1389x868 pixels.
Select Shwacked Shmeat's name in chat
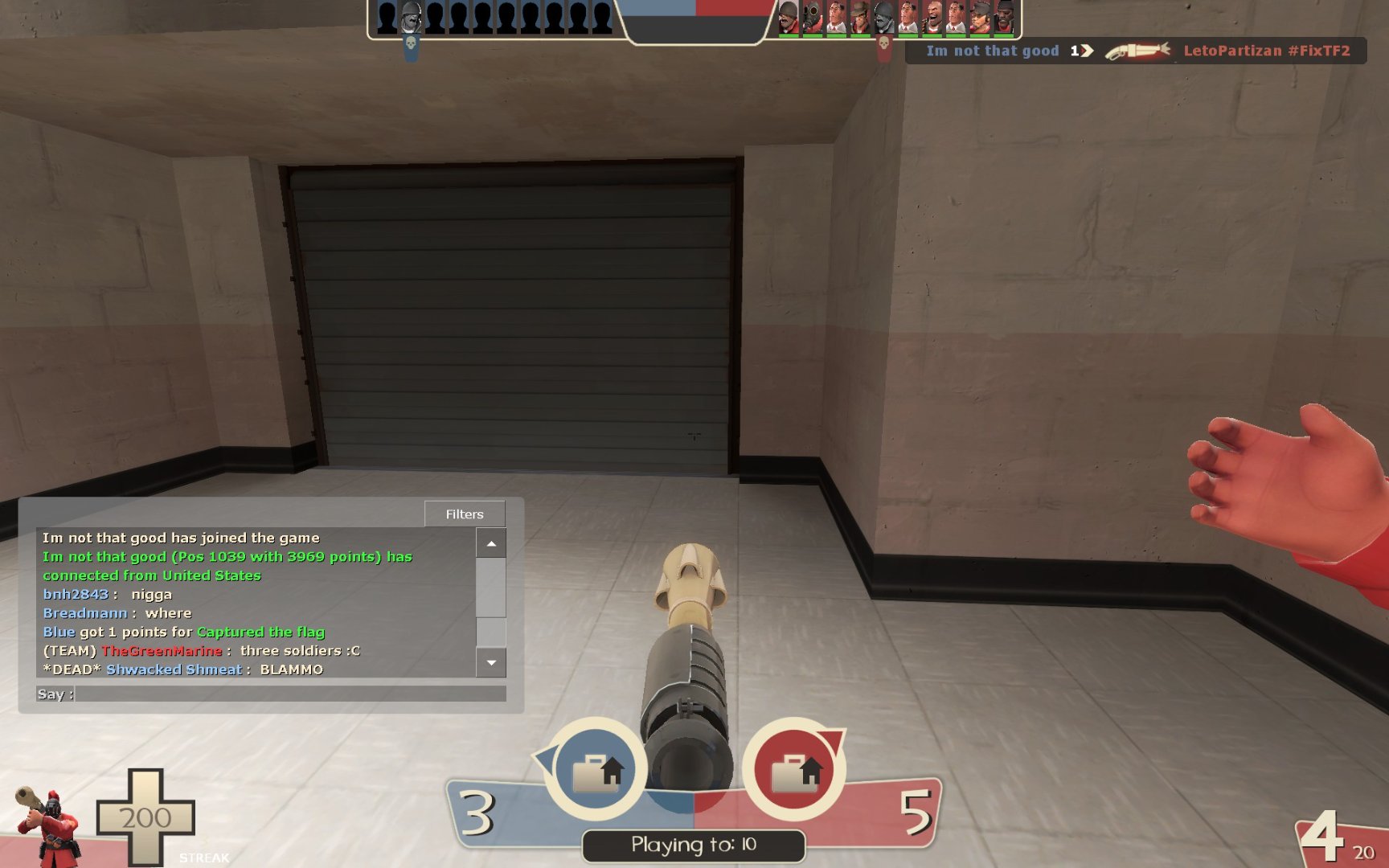[x=174, y=669]
